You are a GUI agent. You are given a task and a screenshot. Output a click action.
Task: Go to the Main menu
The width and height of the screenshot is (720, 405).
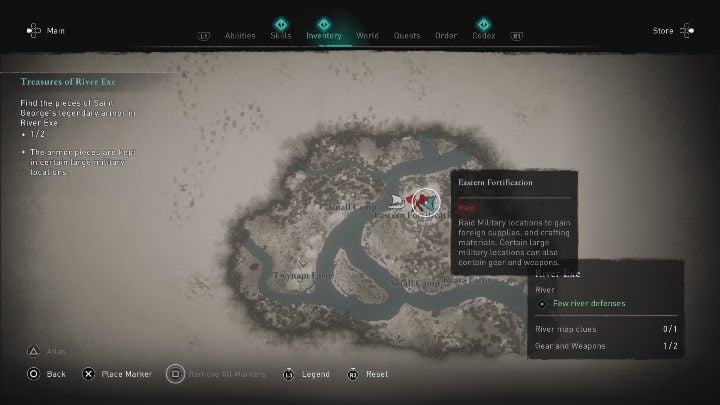[x=46, y=31]
